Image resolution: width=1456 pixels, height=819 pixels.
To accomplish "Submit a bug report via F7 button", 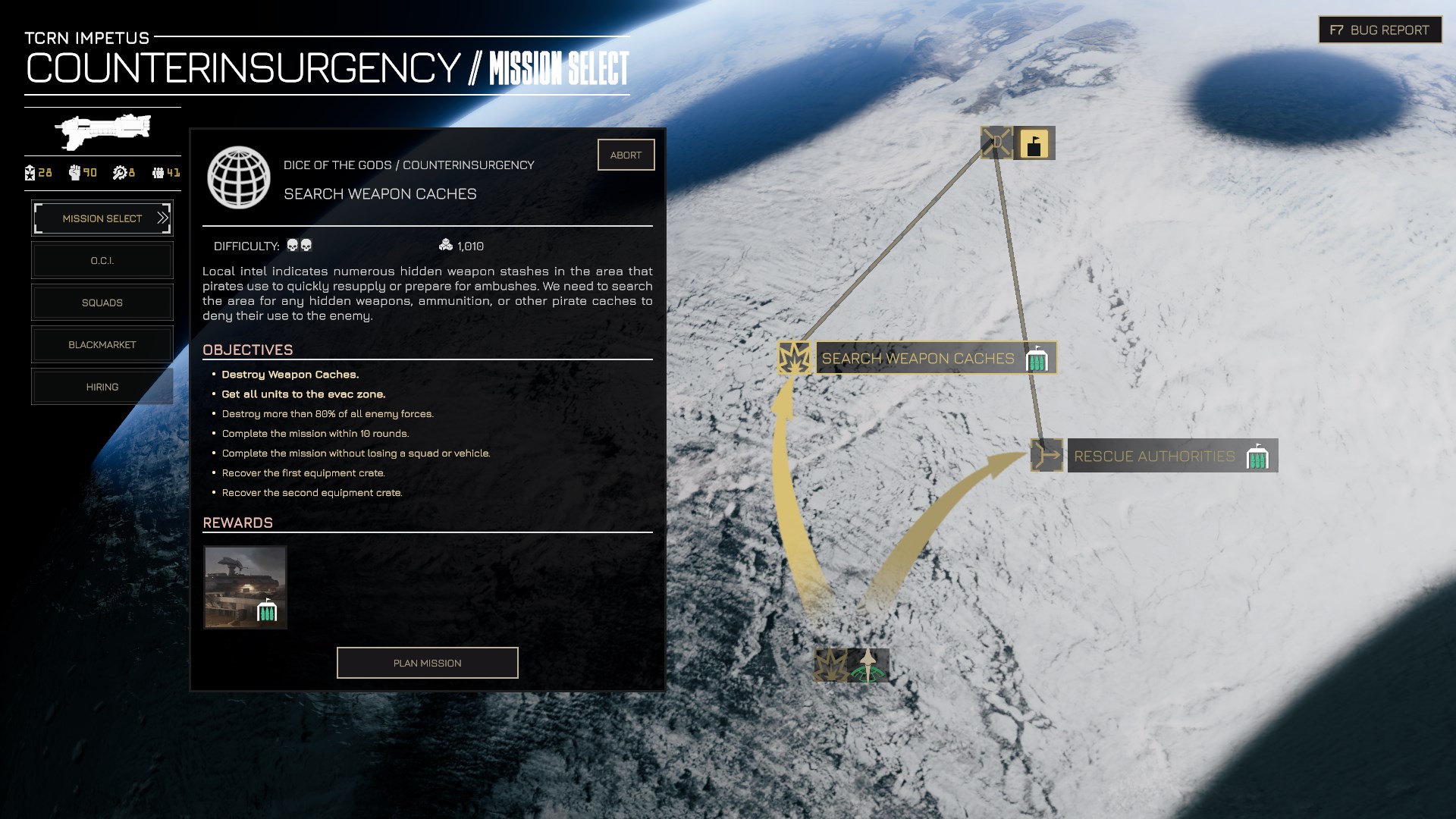I will 1379,30.
